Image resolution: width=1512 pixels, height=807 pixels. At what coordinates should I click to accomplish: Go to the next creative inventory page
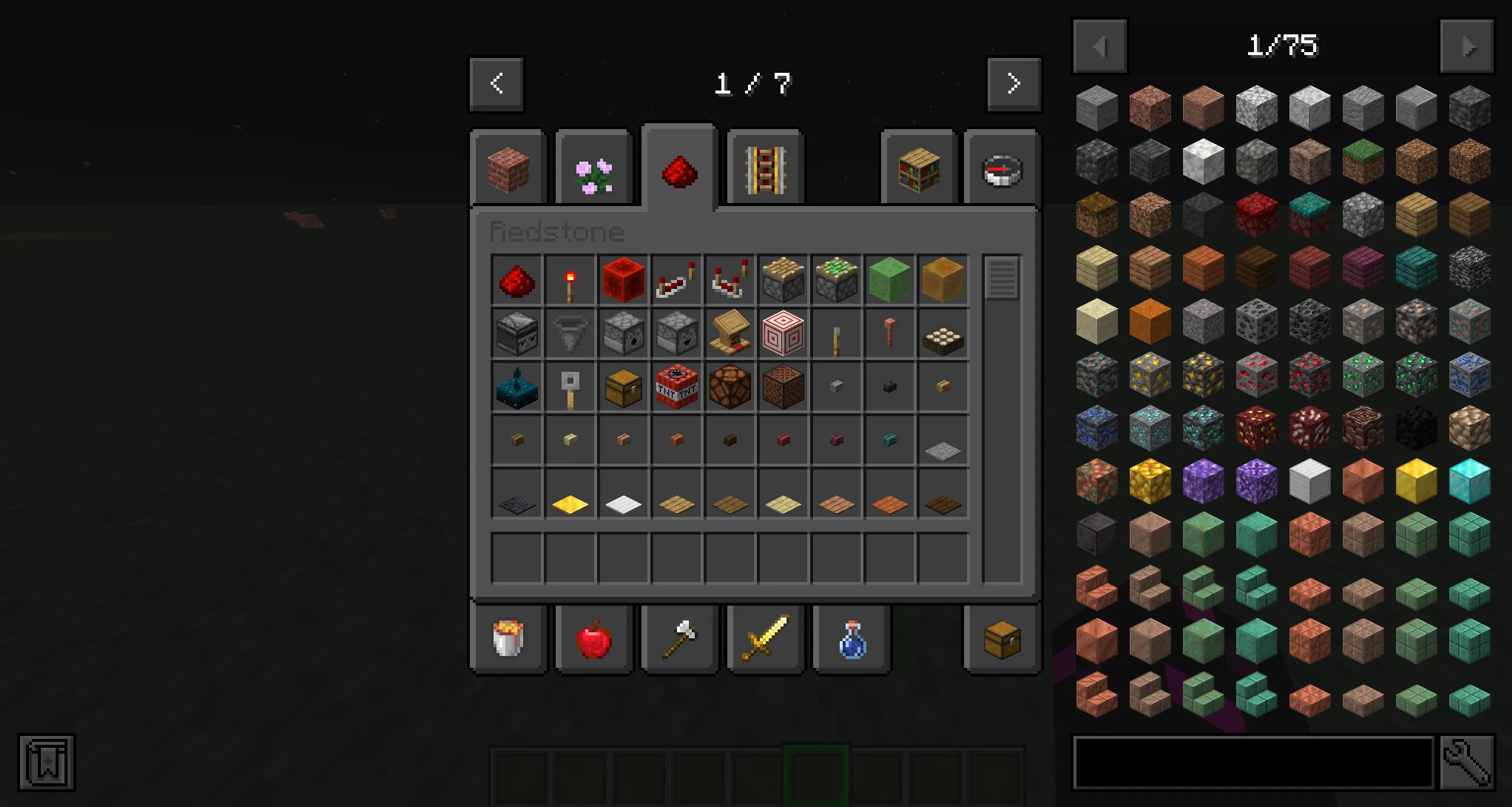(1014, 83)
